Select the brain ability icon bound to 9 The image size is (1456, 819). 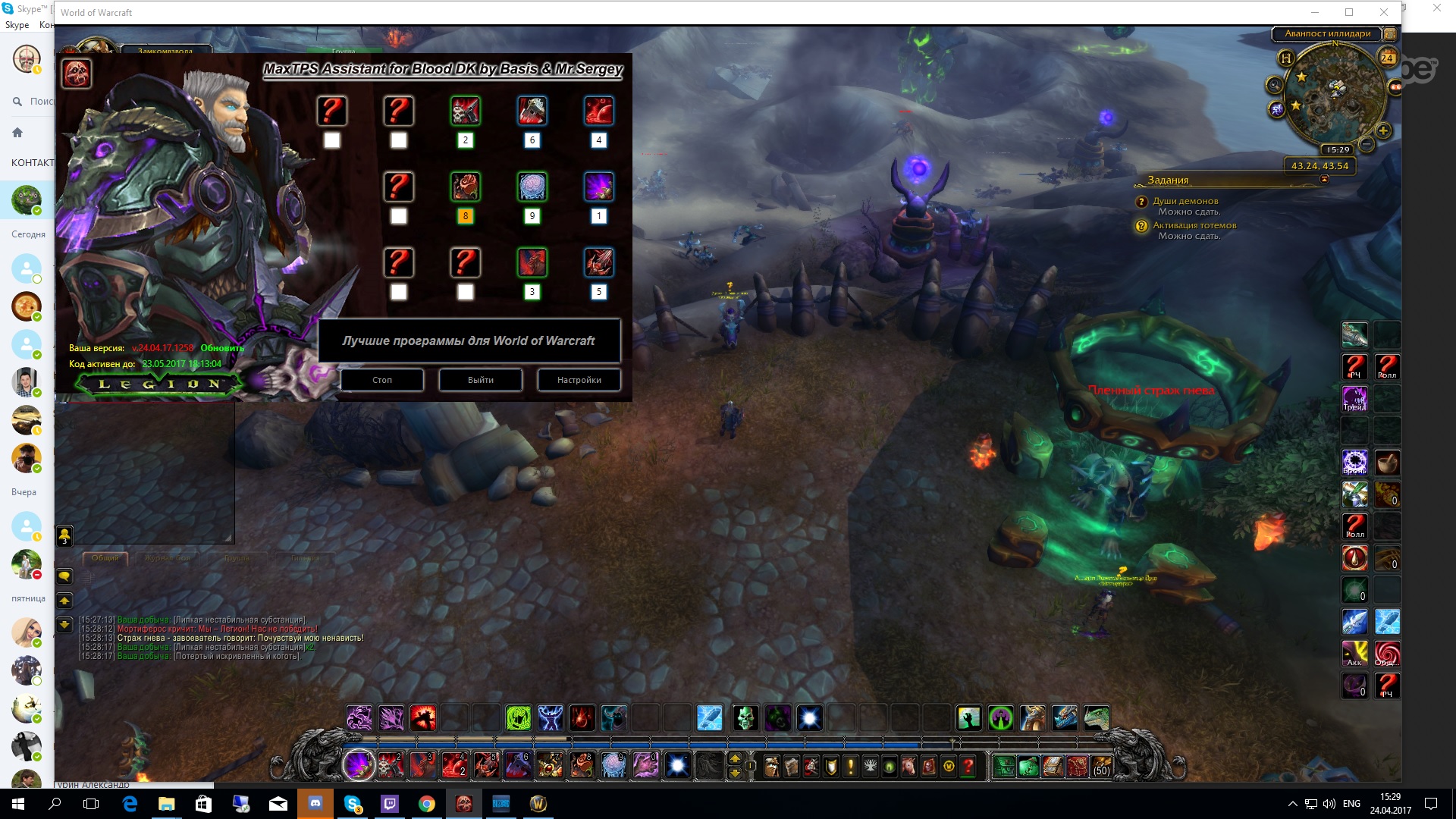(x=532, y=187)
